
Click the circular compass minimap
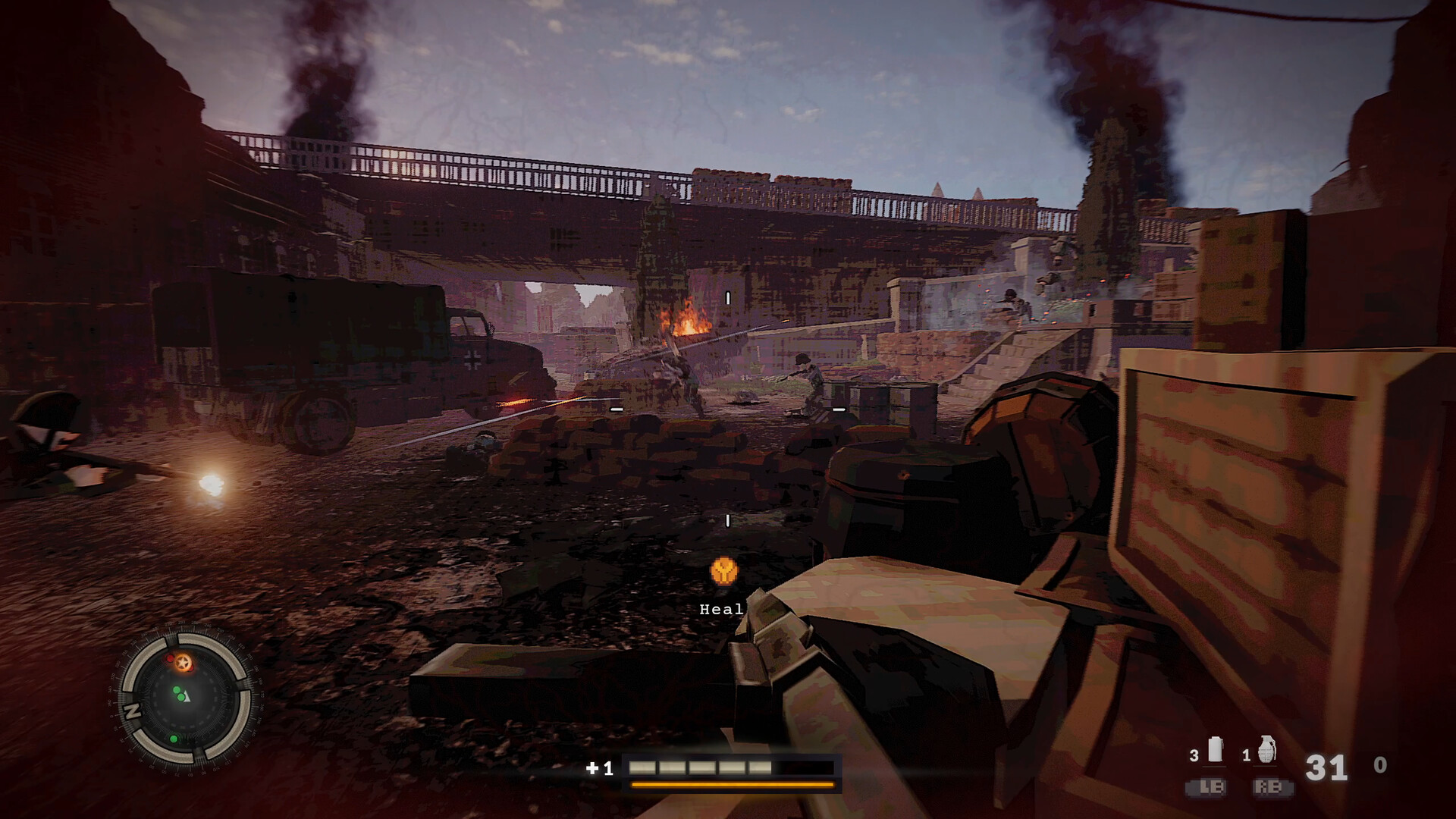click(x=186, y=698)
